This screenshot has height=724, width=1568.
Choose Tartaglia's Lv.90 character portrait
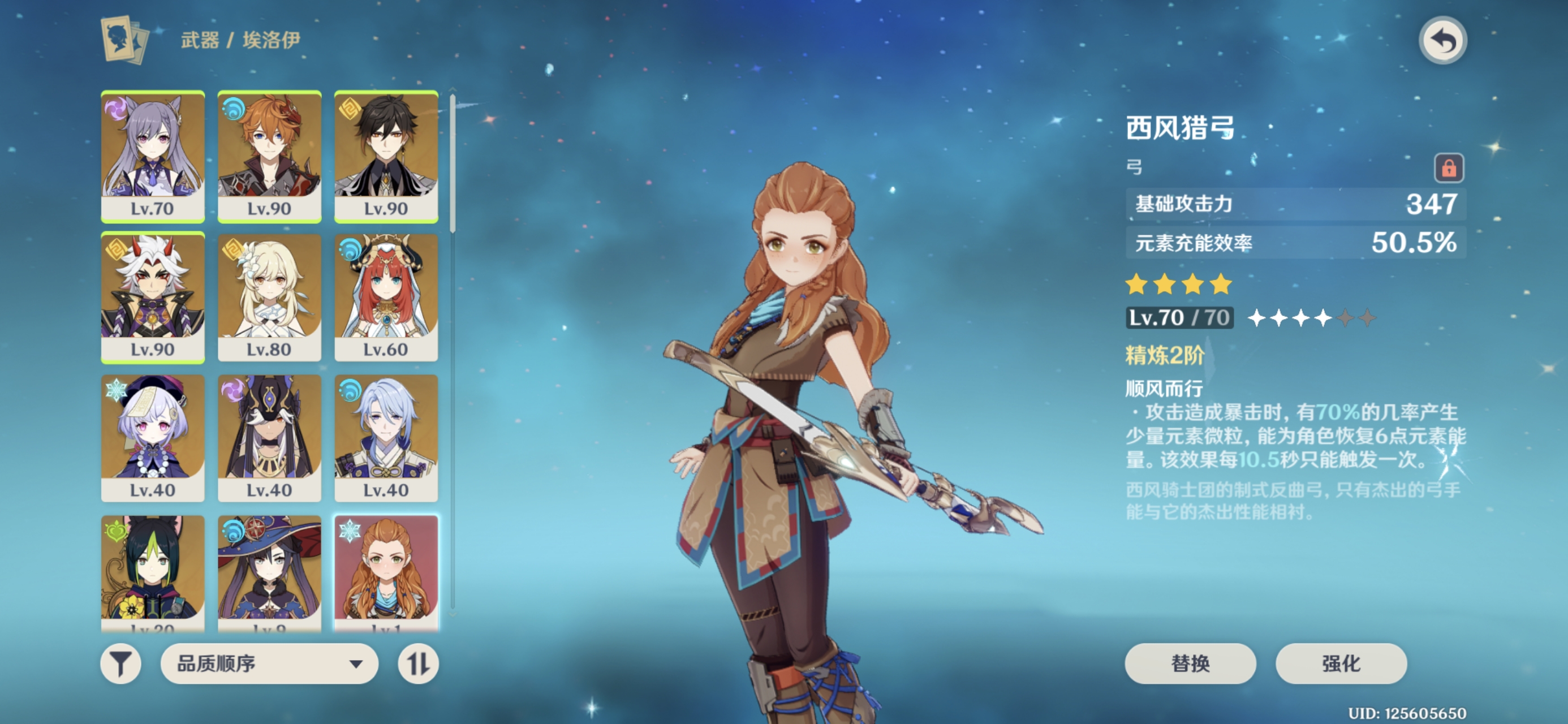click(x=269, y=157)
